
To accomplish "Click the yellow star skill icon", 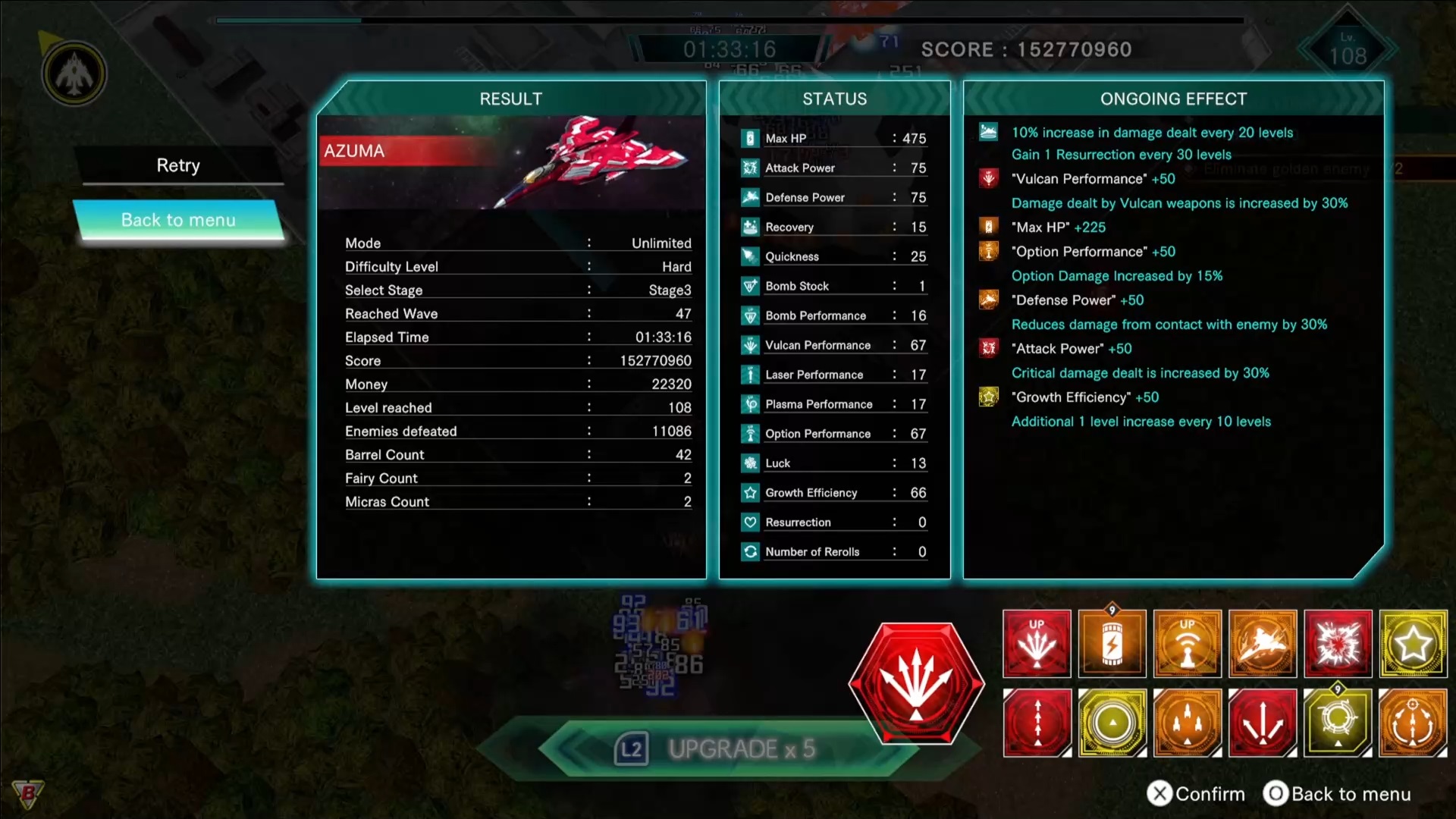I will (1413, 644).
